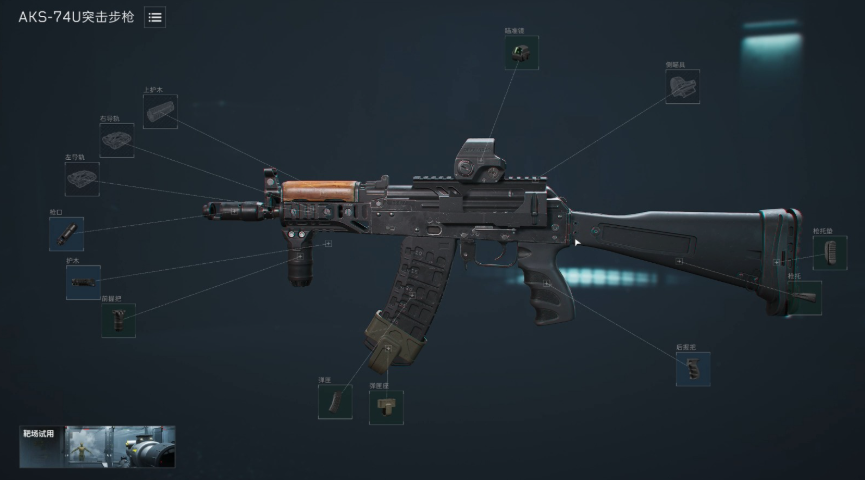Image resolution: width=865 pixels, height=480 pixels.
Task: Open the 前握把 foregrip slot
Action: [x=118, y=320]
